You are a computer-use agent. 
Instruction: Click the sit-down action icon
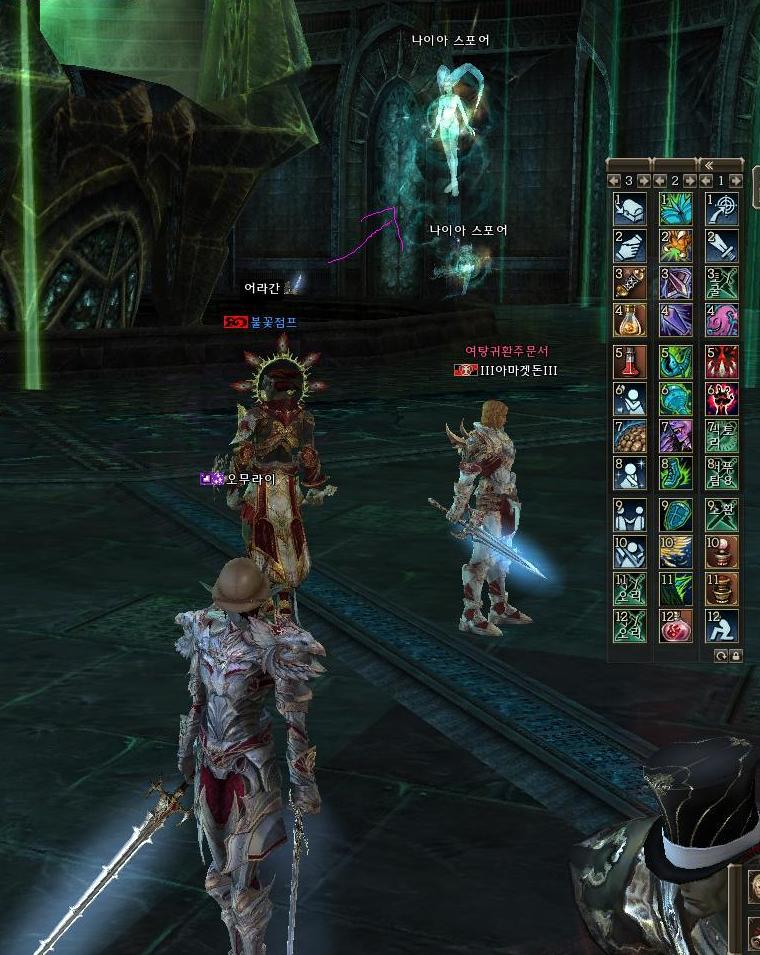pos(722,625)
